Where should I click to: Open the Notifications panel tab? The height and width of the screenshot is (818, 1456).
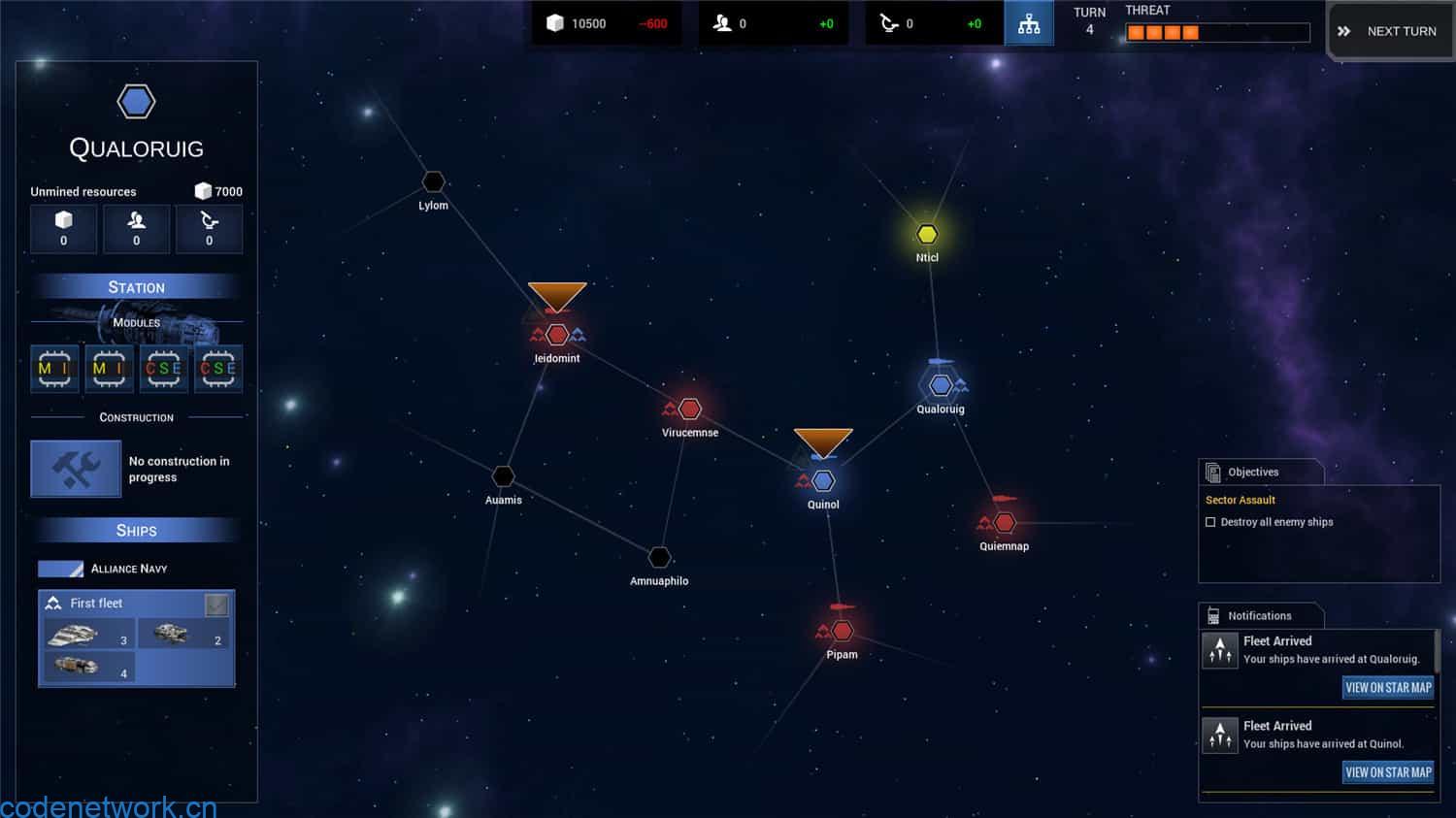(x=1260, y=614)
